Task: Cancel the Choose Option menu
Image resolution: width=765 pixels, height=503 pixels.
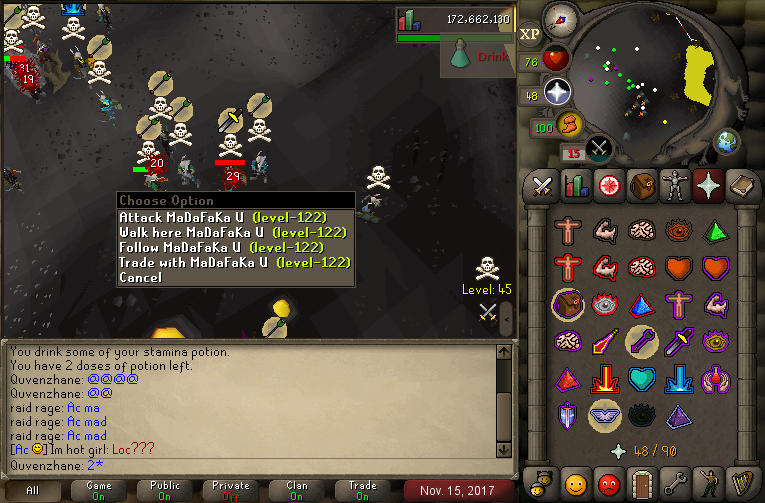Action: [140, 277]
